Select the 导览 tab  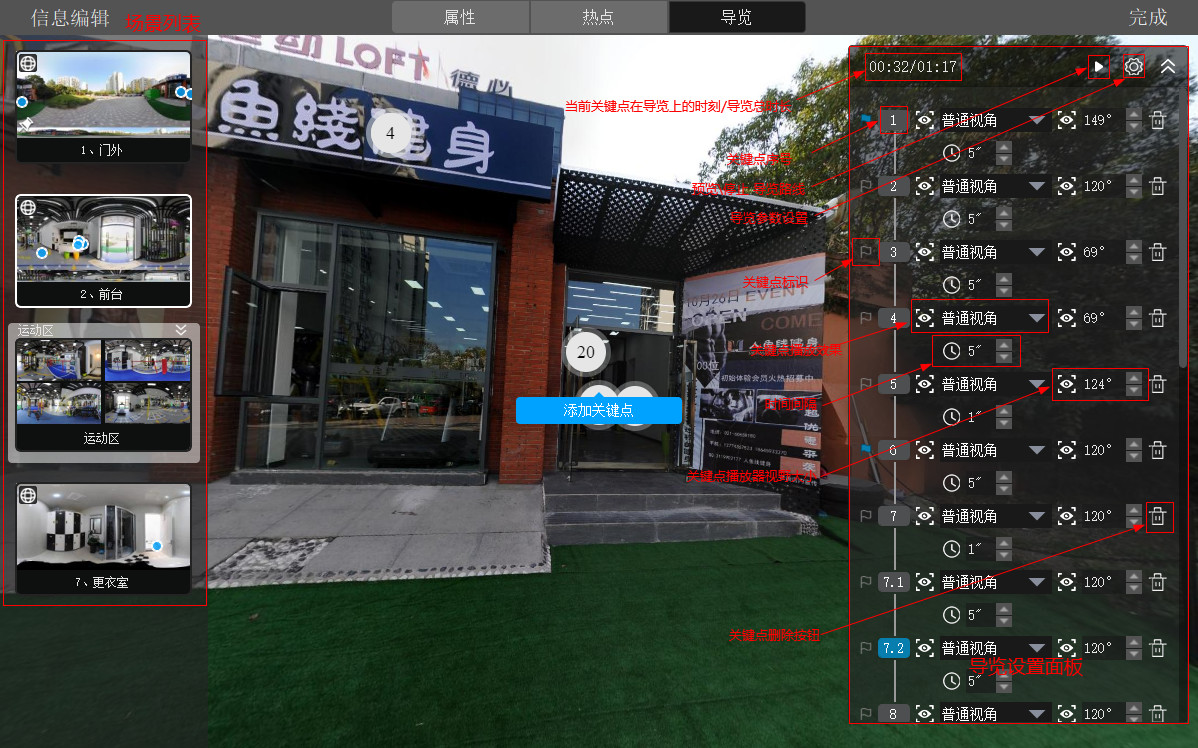click(x=736, y=17)
